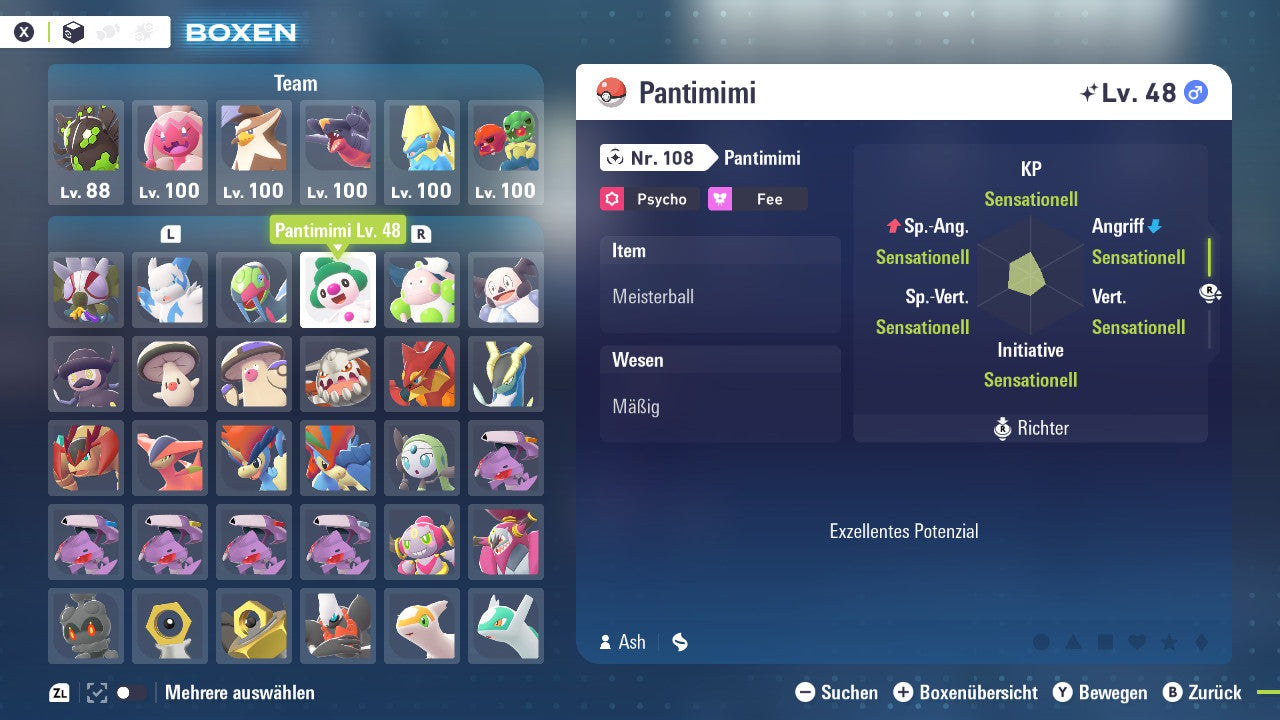Mark the heart symbol on Pantimimi
This screenshot has height=720, width=1280.
click(1136, 643)
